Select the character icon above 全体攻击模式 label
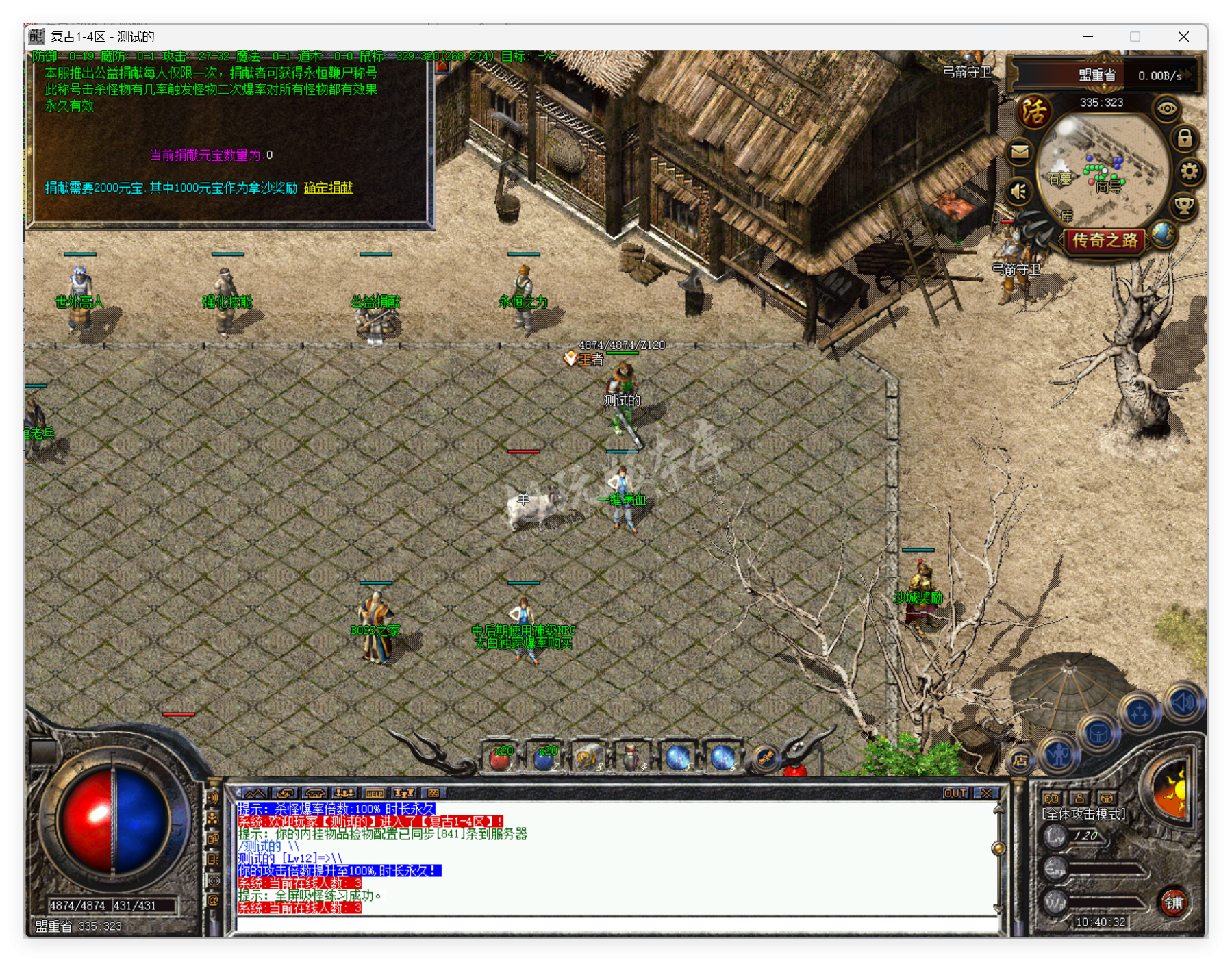This screenshot has height=962, width=1232. click(1079, 798)
